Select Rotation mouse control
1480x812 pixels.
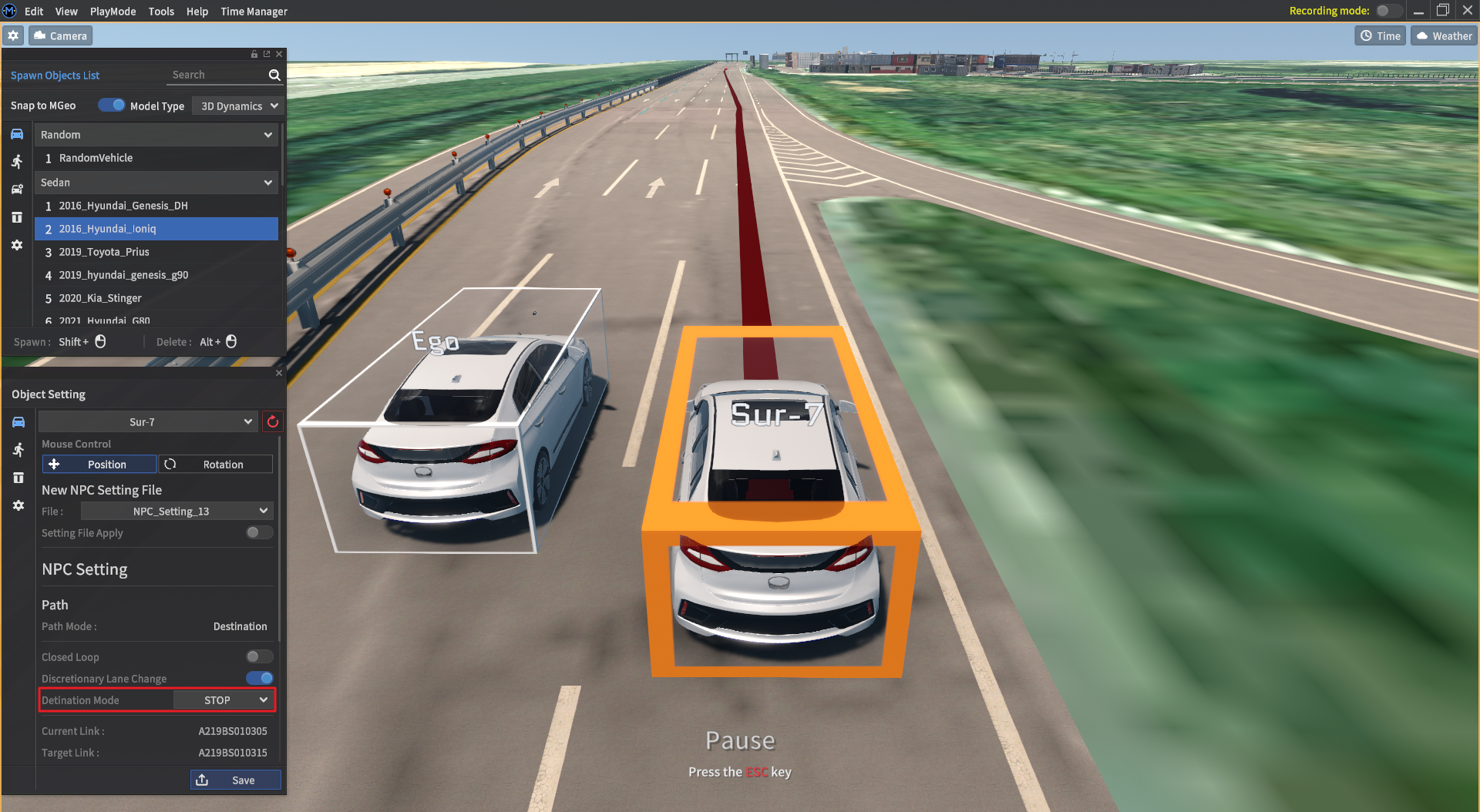click(216, 465)
